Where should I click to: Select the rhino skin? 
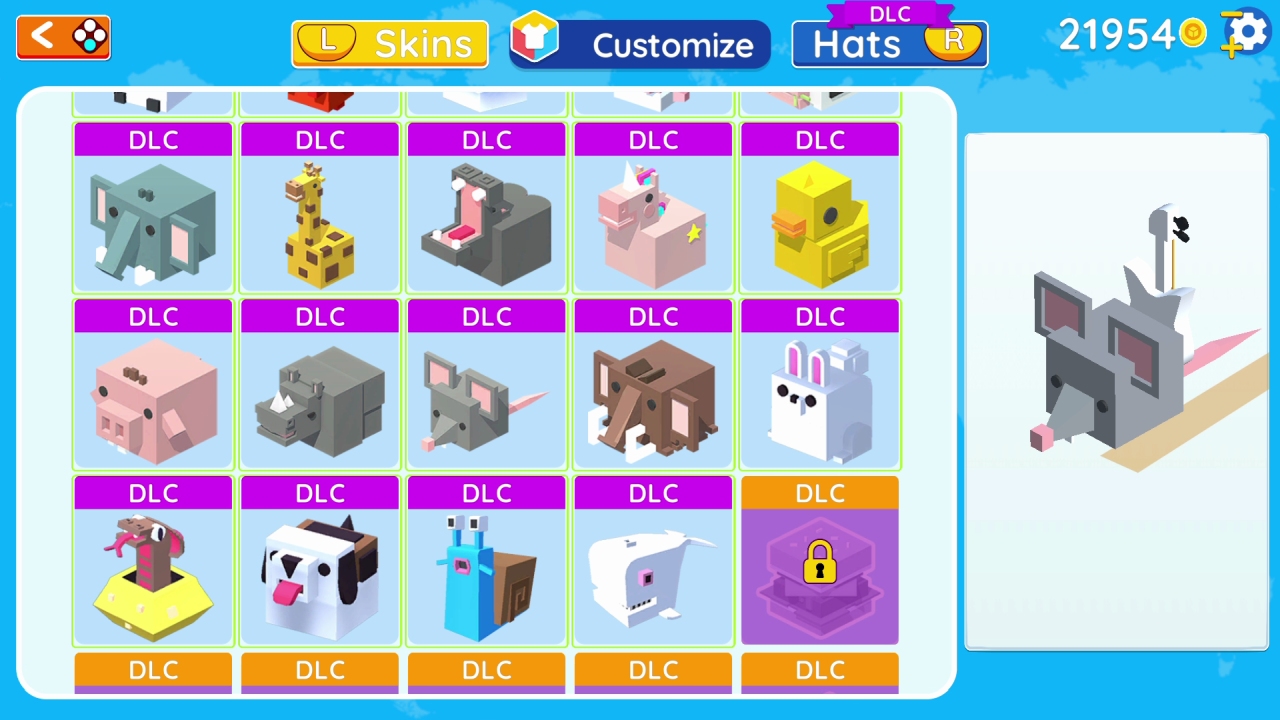[319, 396]
